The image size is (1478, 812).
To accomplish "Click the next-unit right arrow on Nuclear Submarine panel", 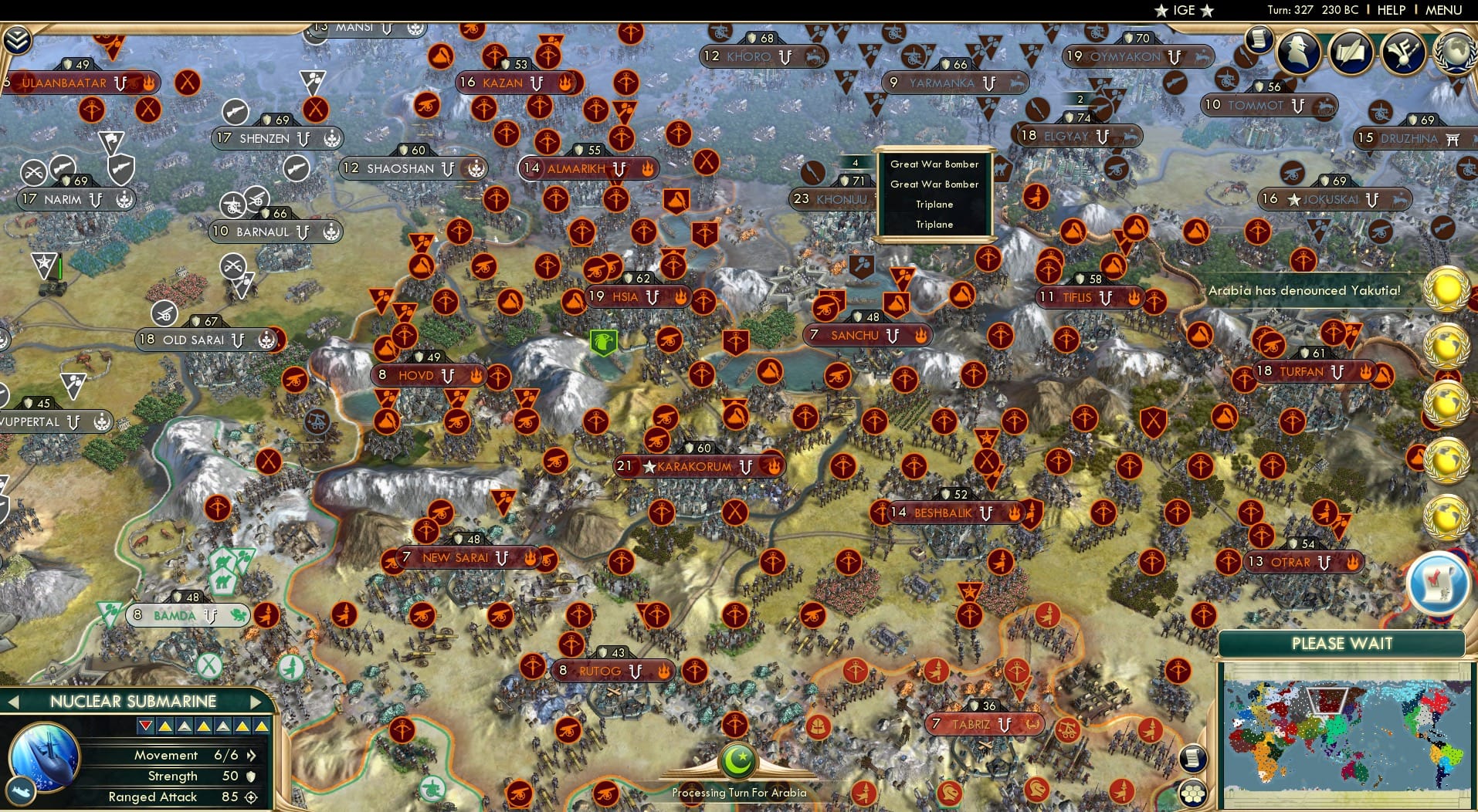I will (255, 702).
